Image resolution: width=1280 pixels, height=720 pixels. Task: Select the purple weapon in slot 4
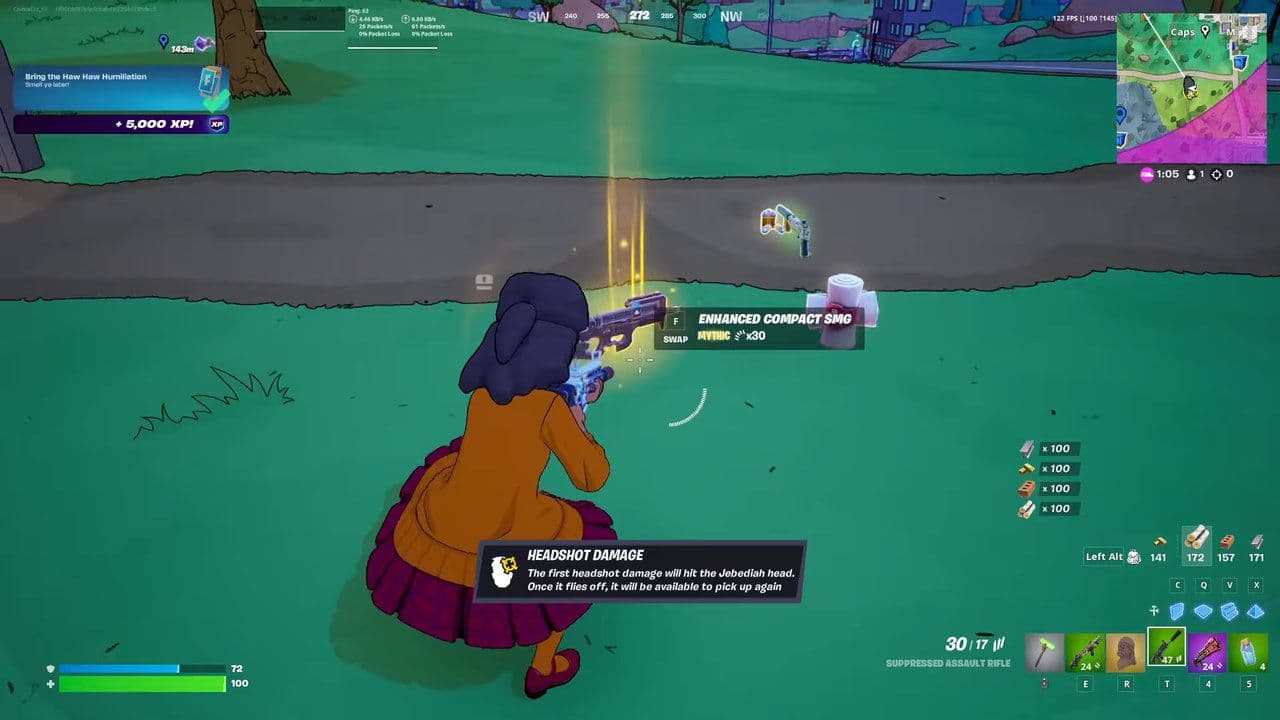point(1208,650)
